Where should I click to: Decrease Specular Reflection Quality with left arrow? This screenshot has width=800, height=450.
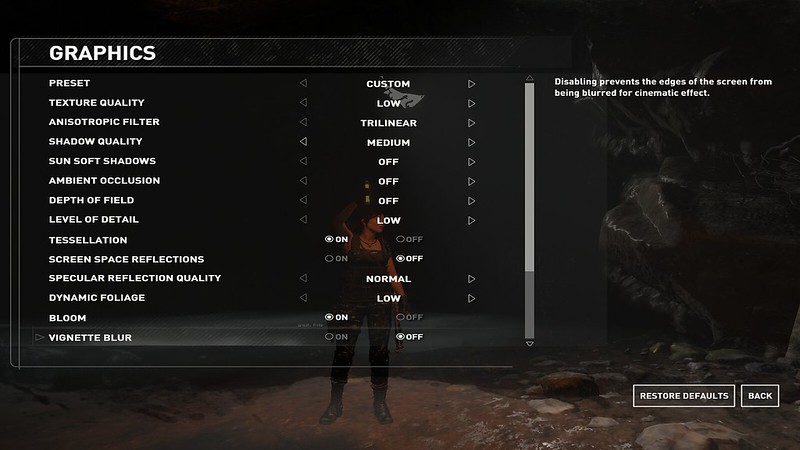tap(303, 279)
